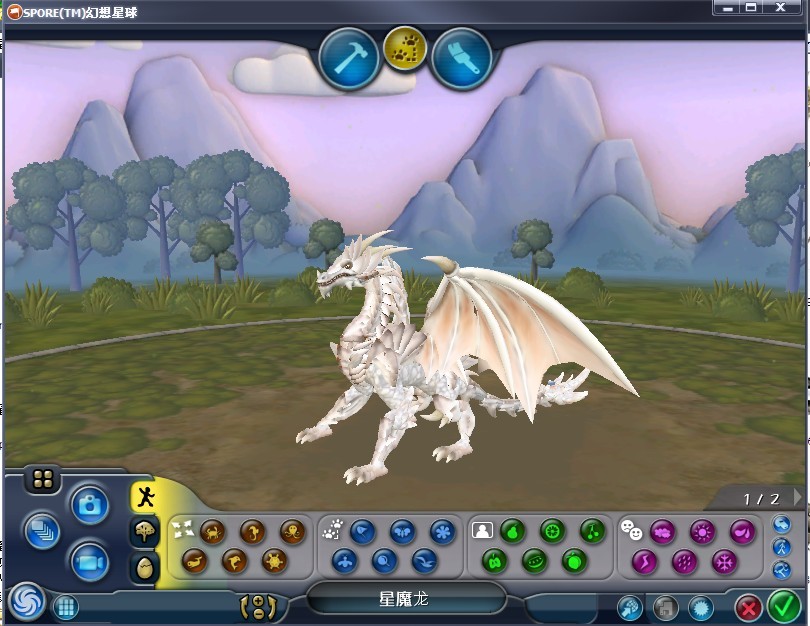Open the egg tab
Image resolution: width=810 pixels, height=626 pixels.
click(146, 567)
